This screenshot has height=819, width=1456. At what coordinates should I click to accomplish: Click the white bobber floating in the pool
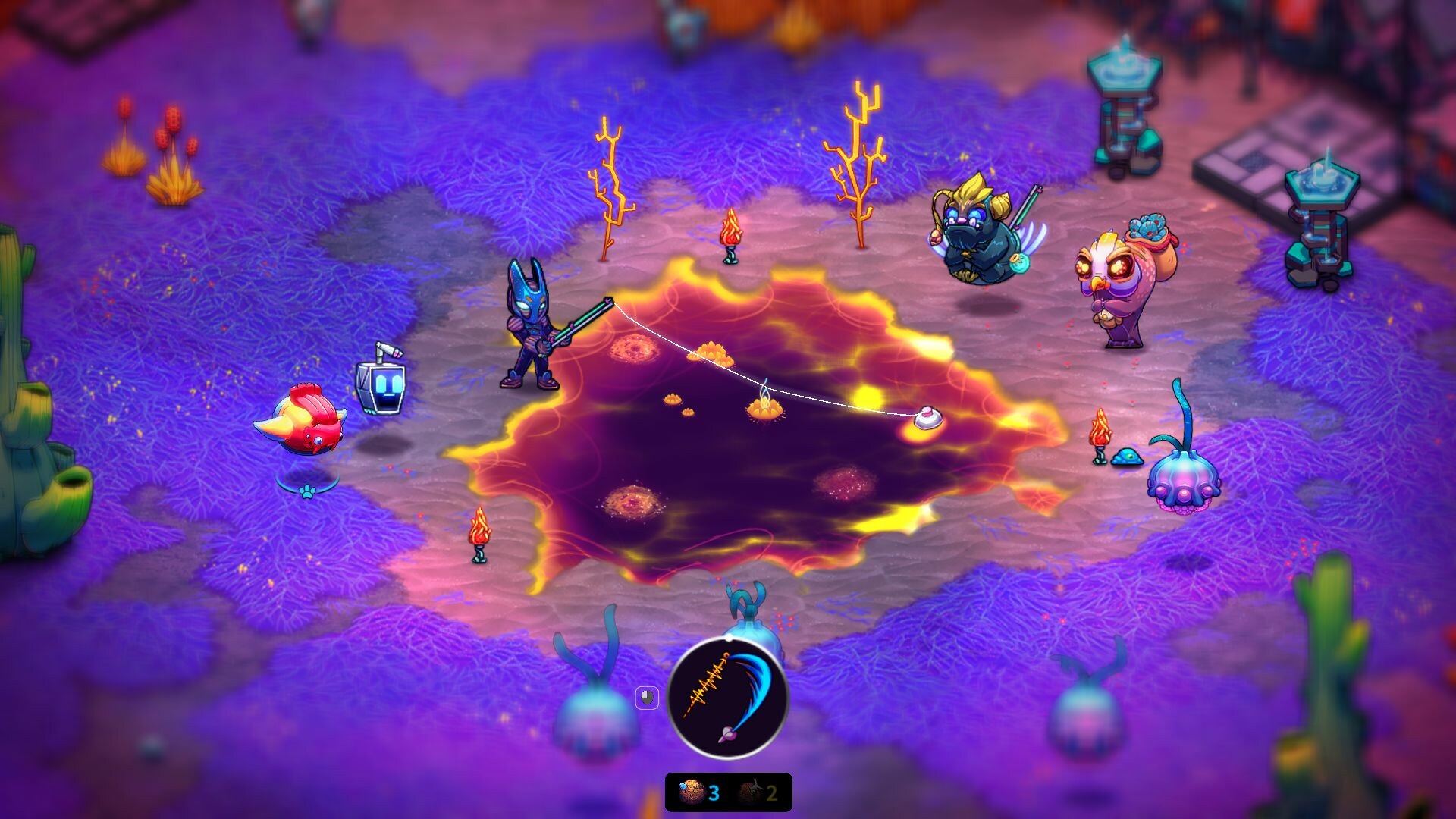click(927, 417)
